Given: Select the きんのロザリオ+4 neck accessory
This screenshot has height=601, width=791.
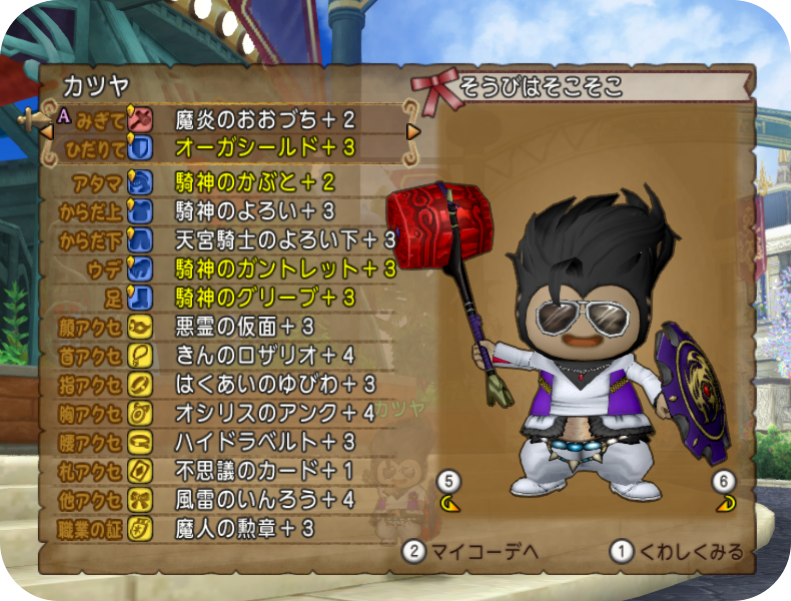Looking at the screenshot, I should pyautogui.click(x=265, y=355).
